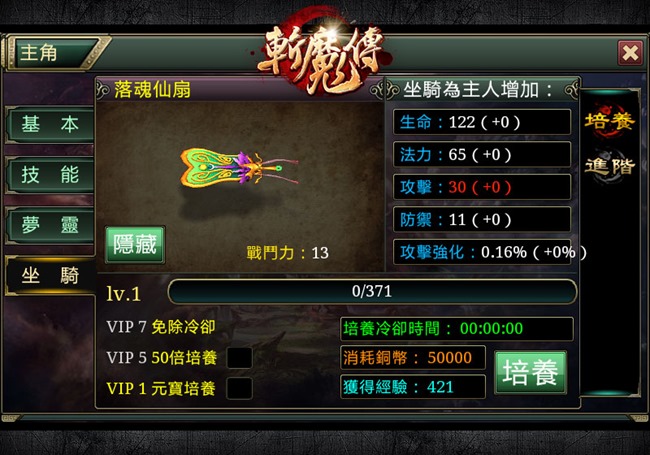
Task: Enable the VIP 1 元寶培養 checkbox
Action: tap(239, 388)
